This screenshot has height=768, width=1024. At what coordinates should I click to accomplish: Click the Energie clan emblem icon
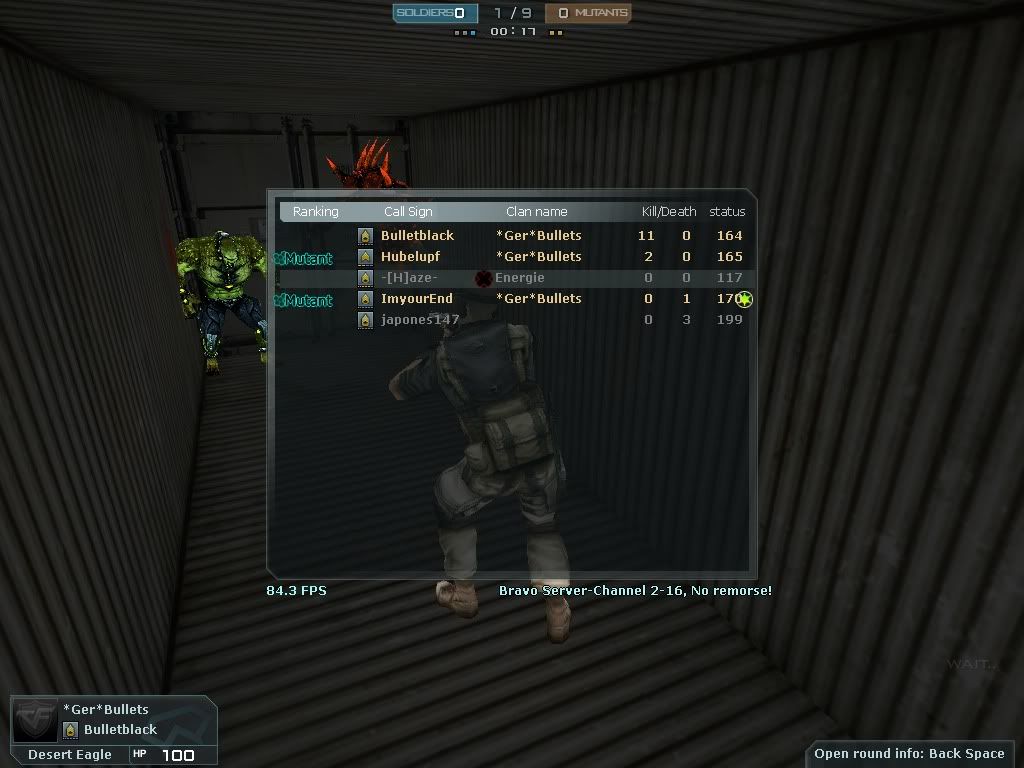pyautogui.click(x=485, y=278)
